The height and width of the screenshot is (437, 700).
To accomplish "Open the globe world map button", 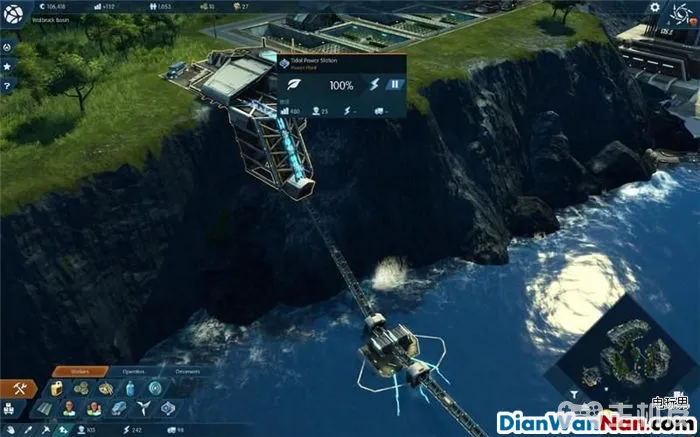I will (x=11, y=11).
